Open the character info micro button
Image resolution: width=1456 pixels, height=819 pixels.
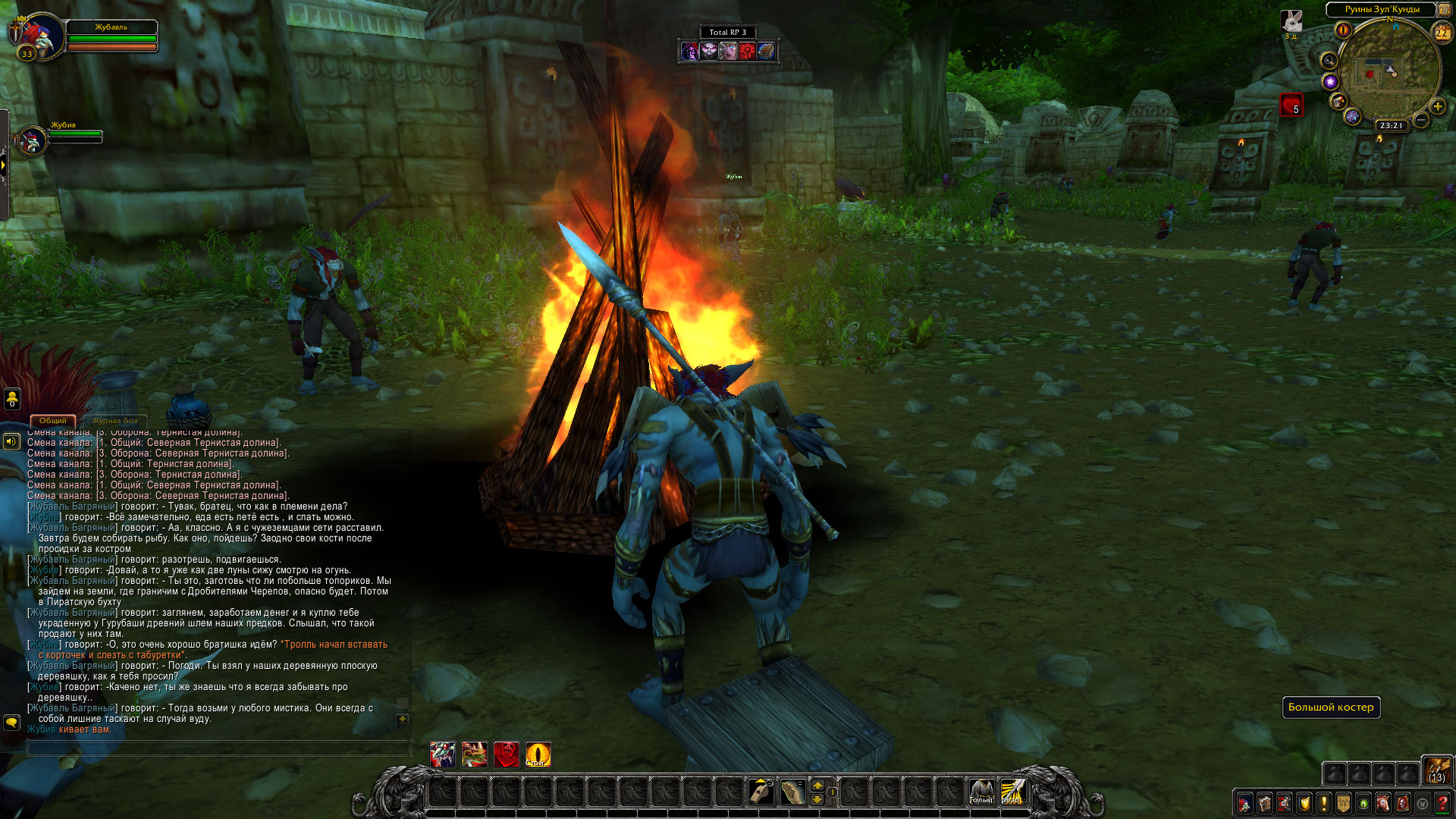click(1244, 803)
